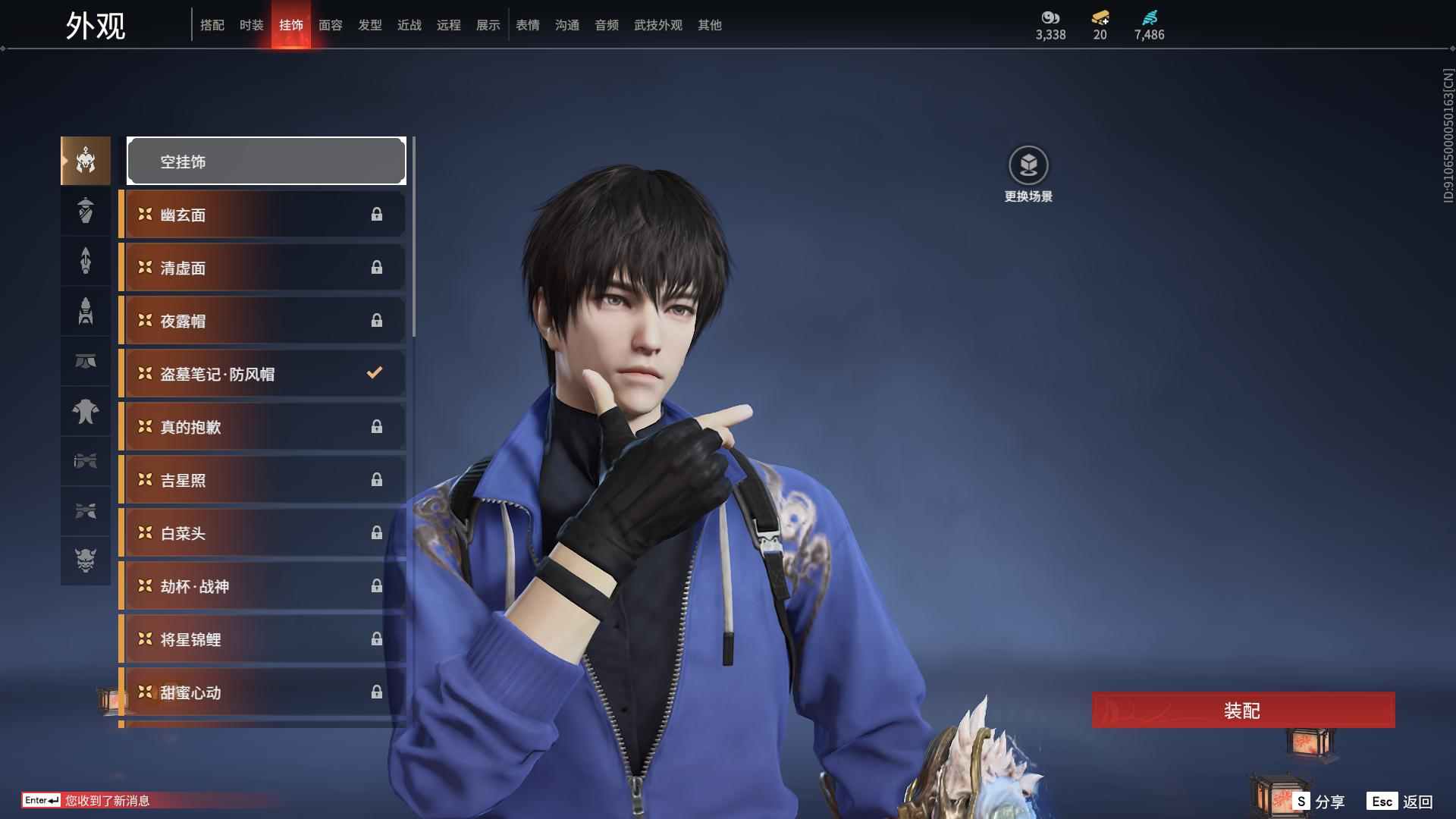1456x819 pixels.
Task: Select the oni mask category icon
Action: tap(86, 560)
